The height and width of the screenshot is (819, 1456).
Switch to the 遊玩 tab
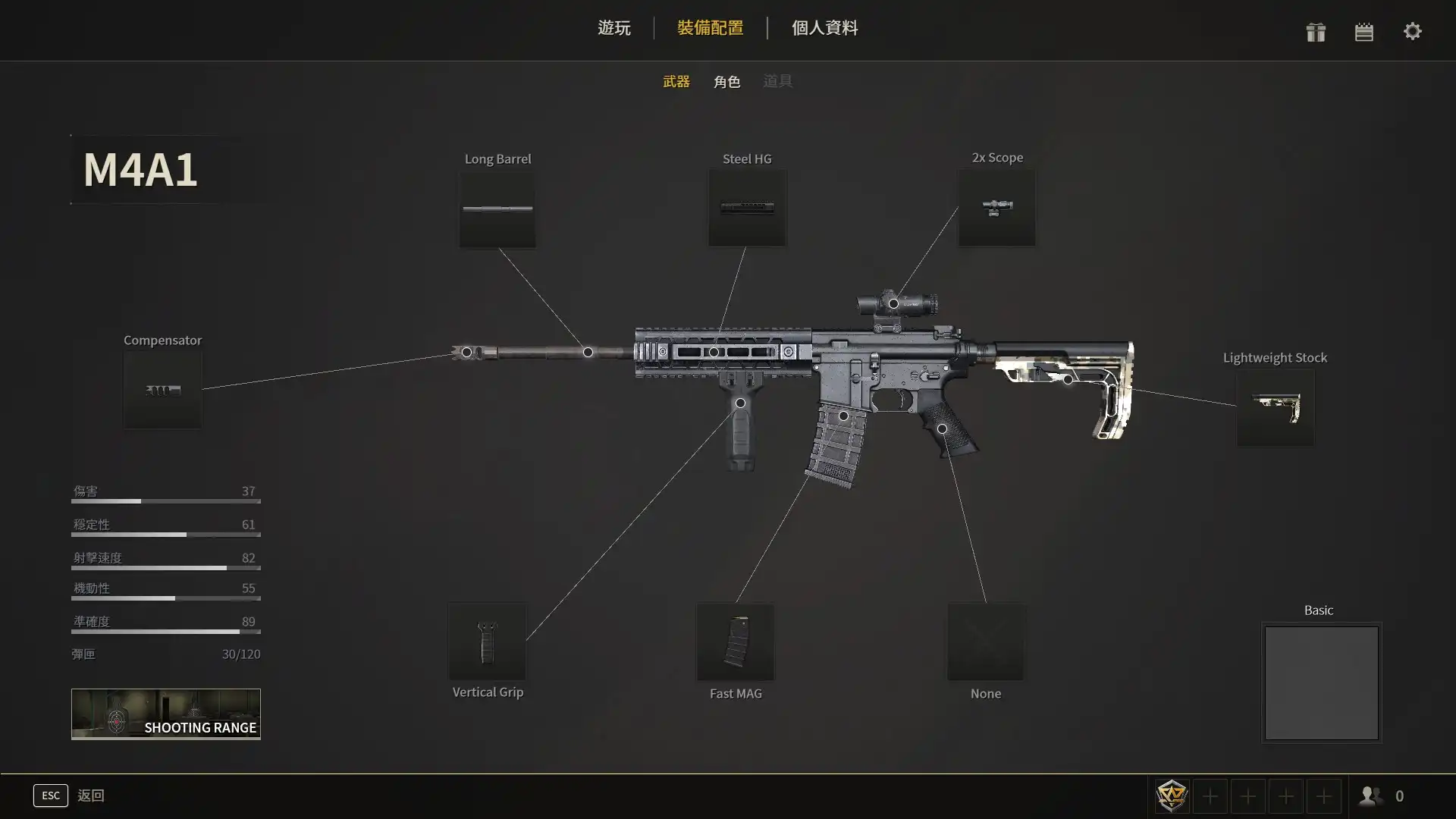click(613, 28)
